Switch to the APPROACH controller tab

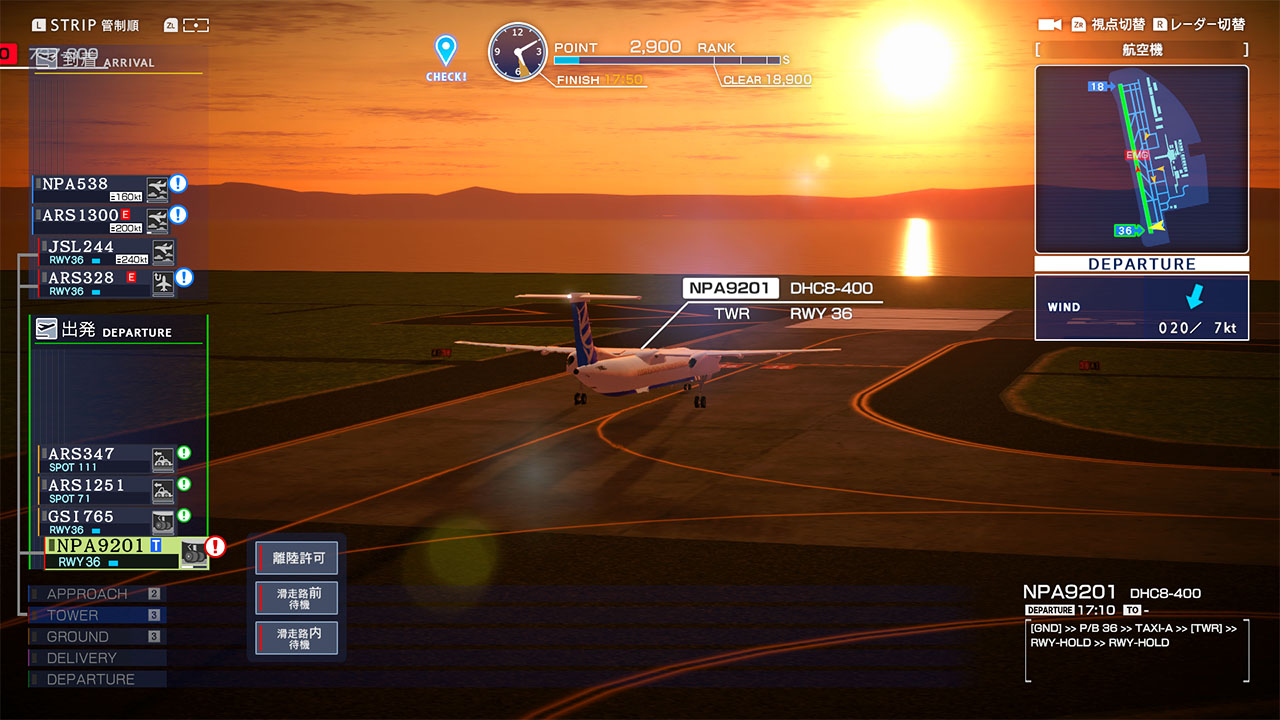point(96,594)
